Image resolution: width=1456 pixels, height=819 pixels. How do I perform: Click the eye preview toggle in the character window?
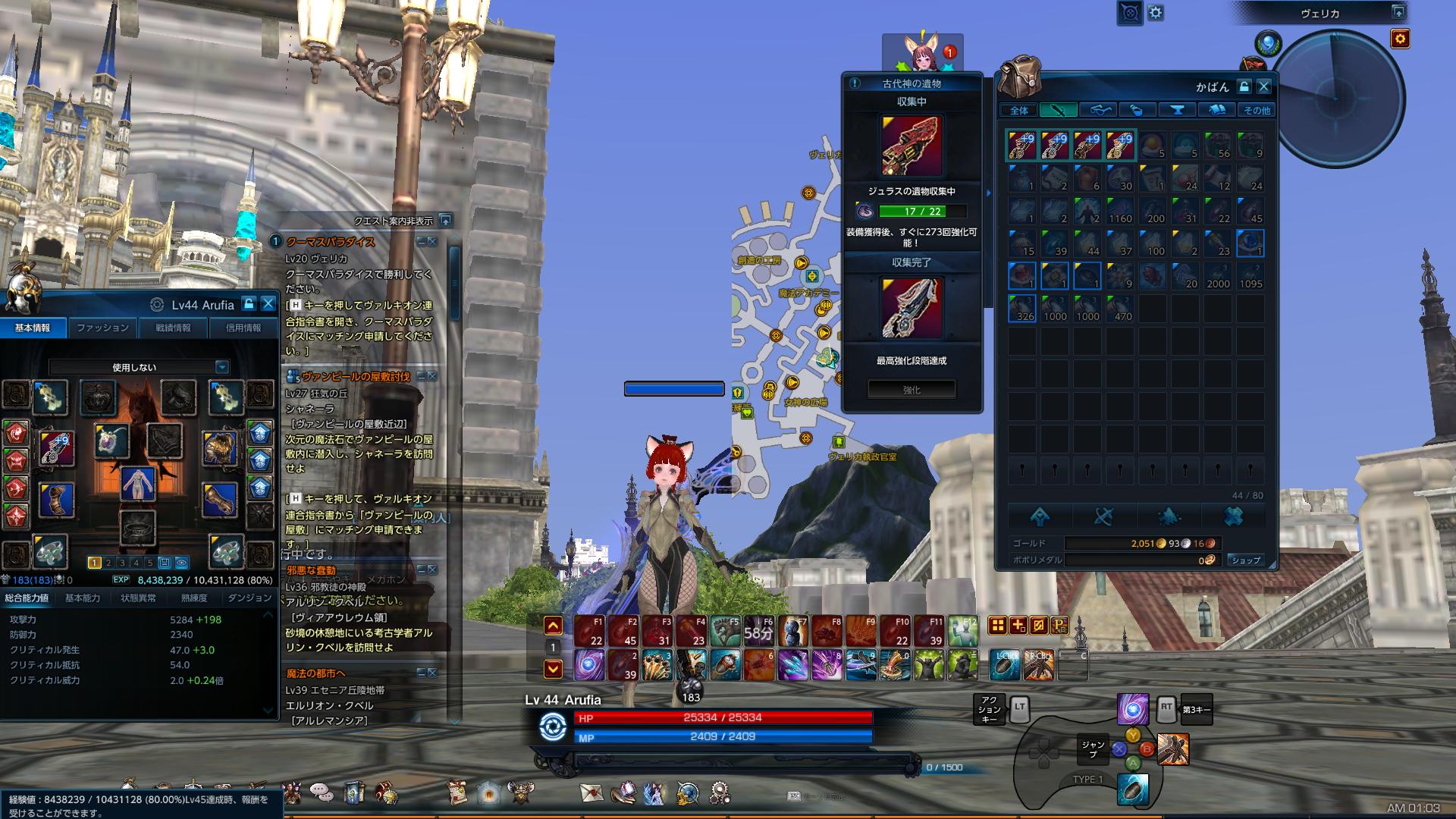pyautogui.click(x=181, y=563)
